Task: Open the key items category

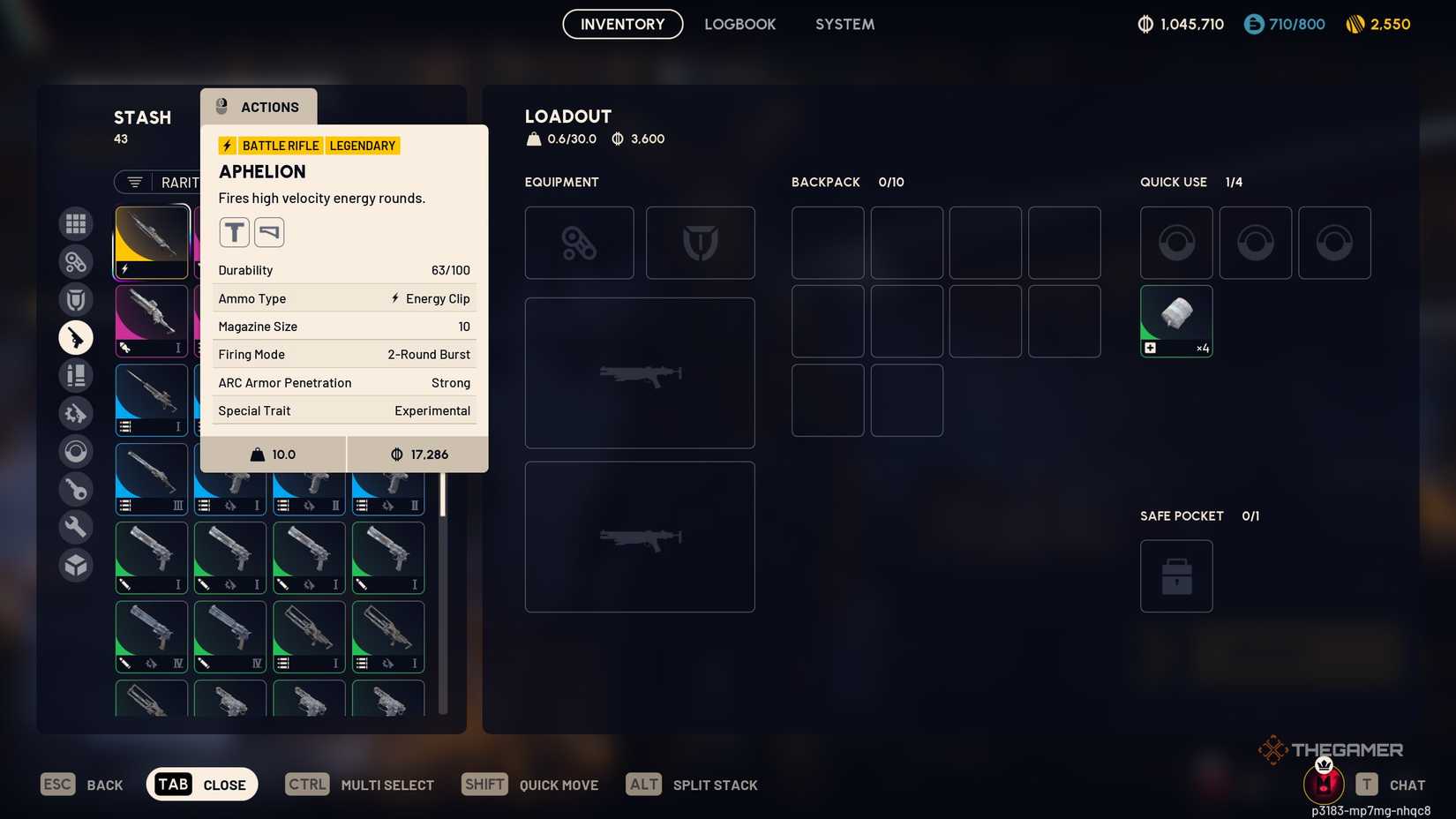Action: tap(76, 489)
